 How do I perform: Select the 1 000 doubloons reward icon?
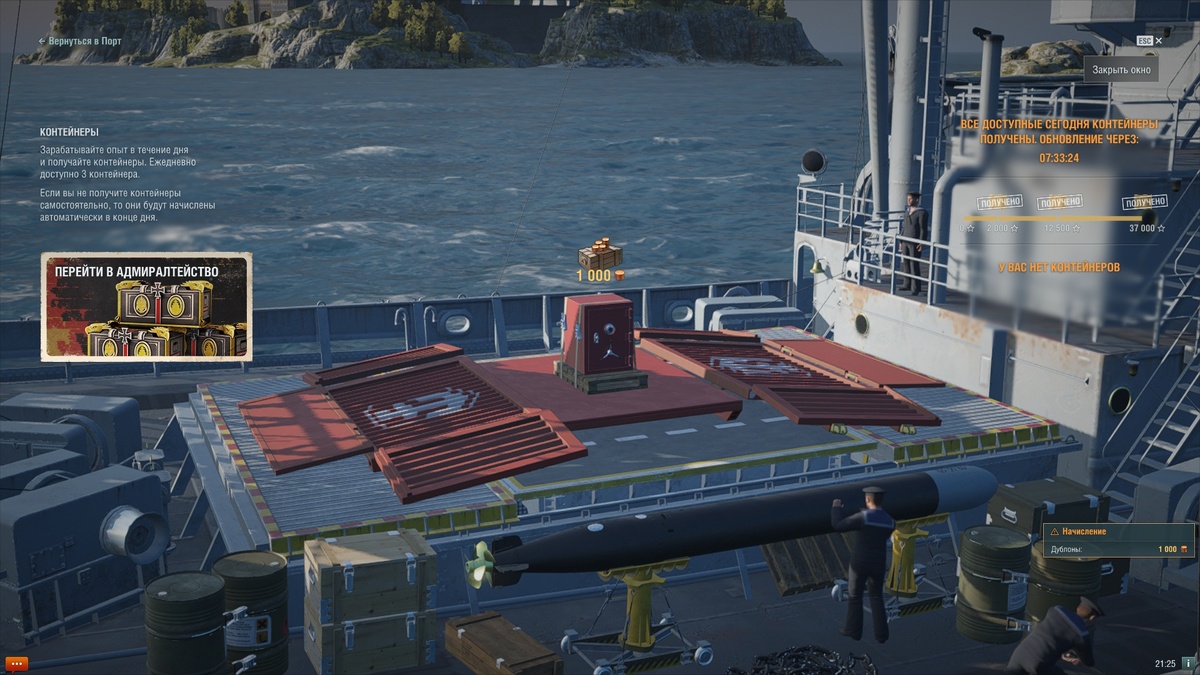coord(600,255)
